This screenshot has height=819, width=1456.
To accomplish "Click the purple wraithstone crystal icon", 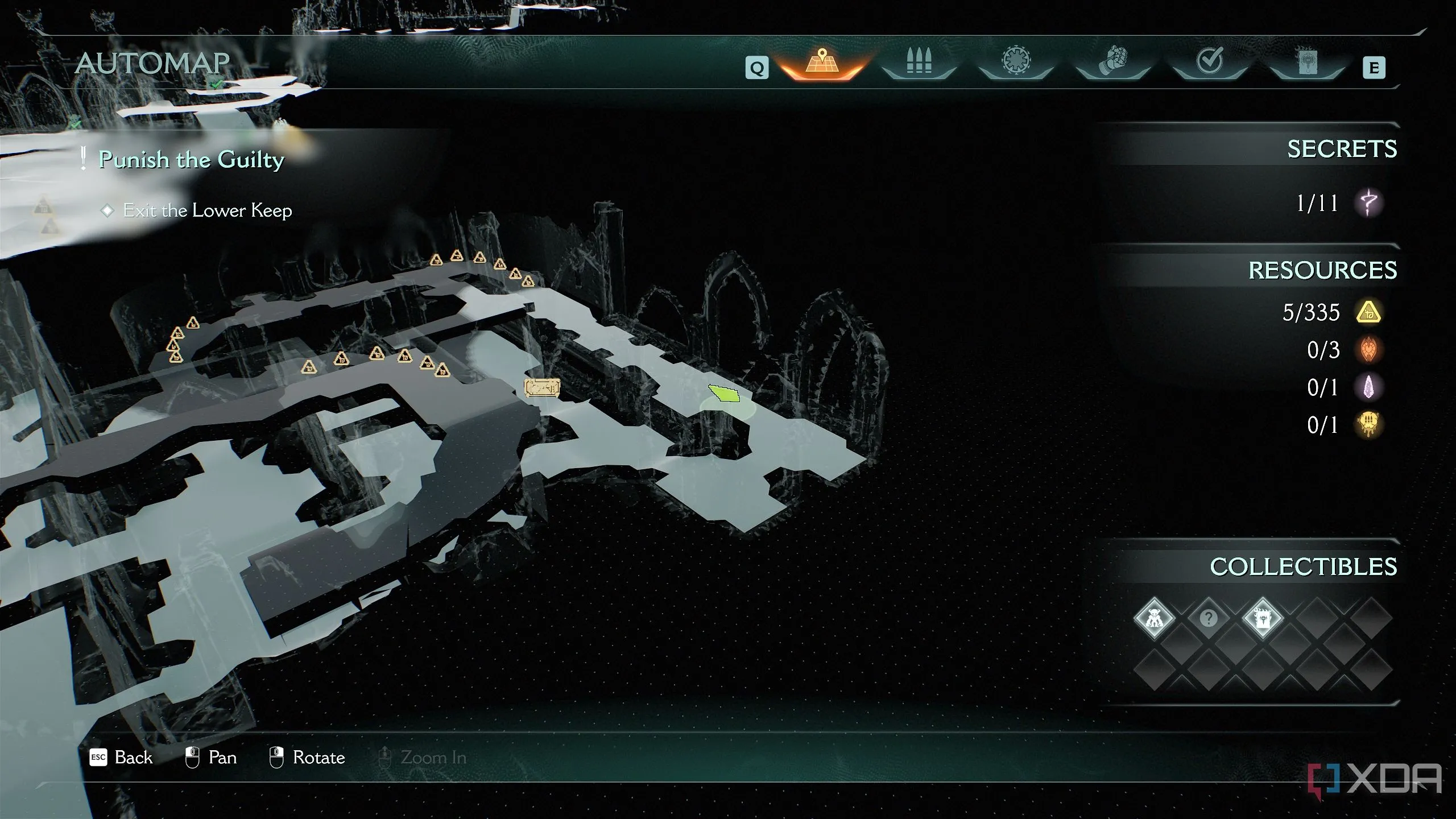I will [x=1368, y=387].
